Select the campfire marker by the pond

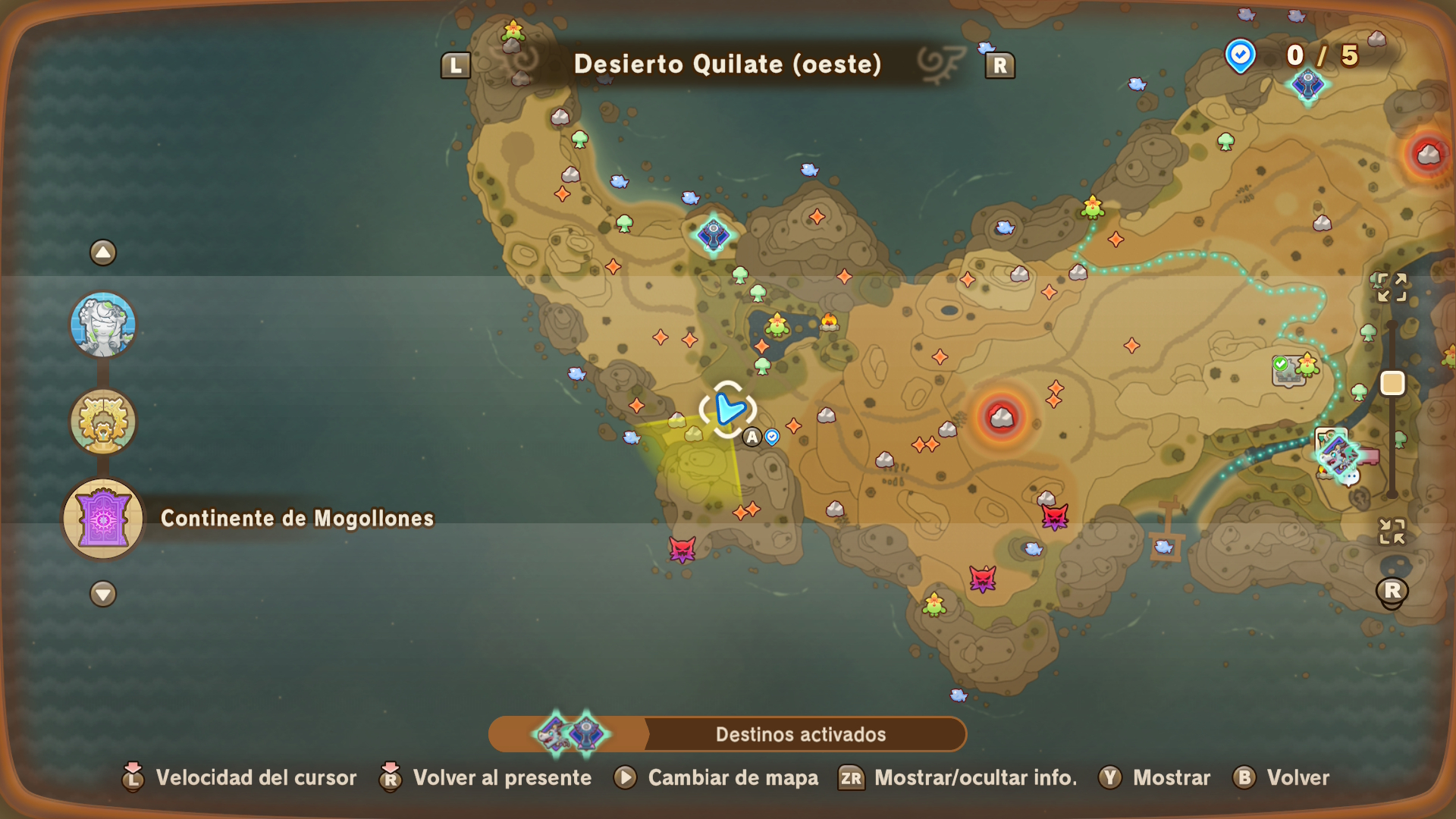pos(829,322)
